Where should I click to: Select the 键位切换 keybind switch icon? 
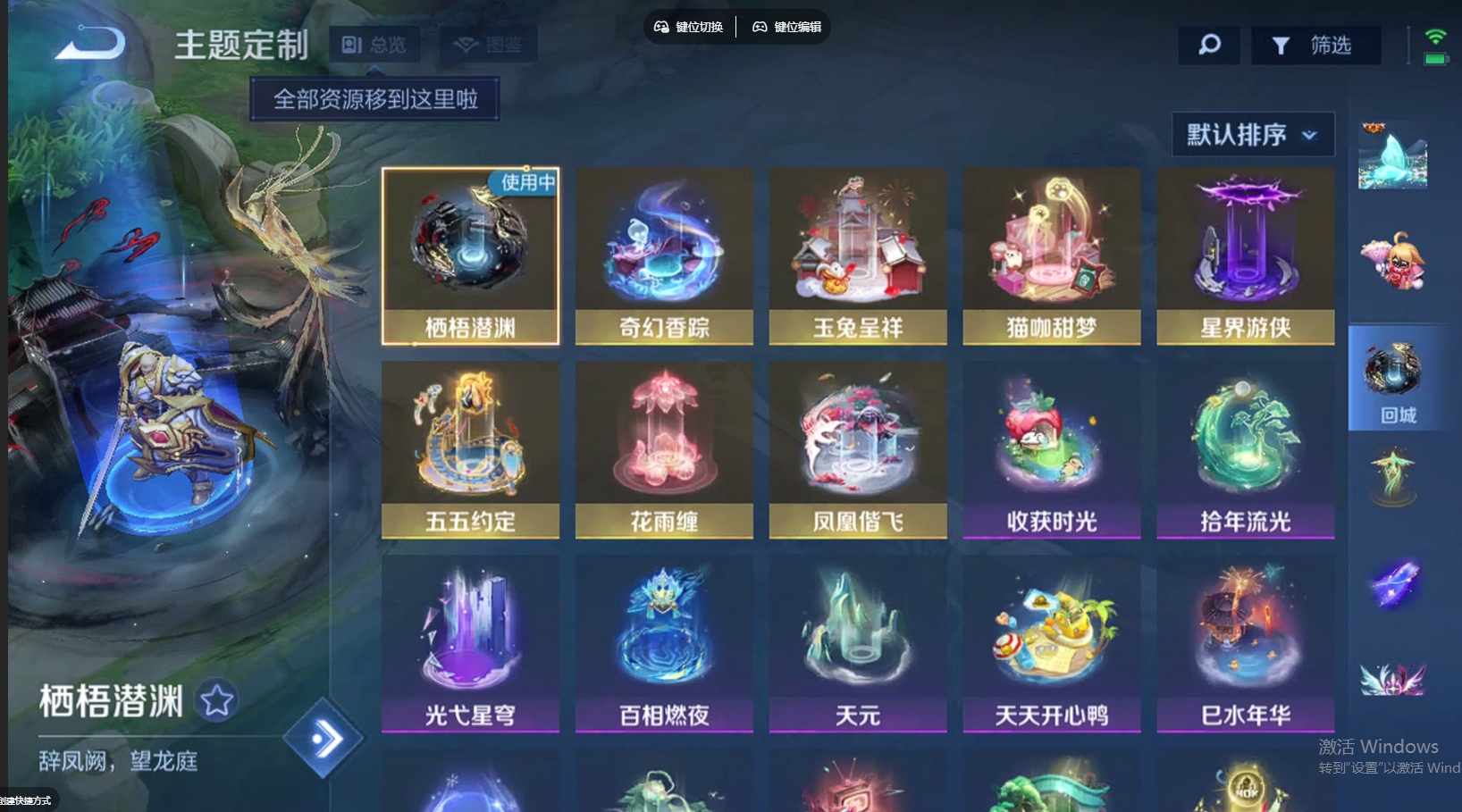point(688,26)
